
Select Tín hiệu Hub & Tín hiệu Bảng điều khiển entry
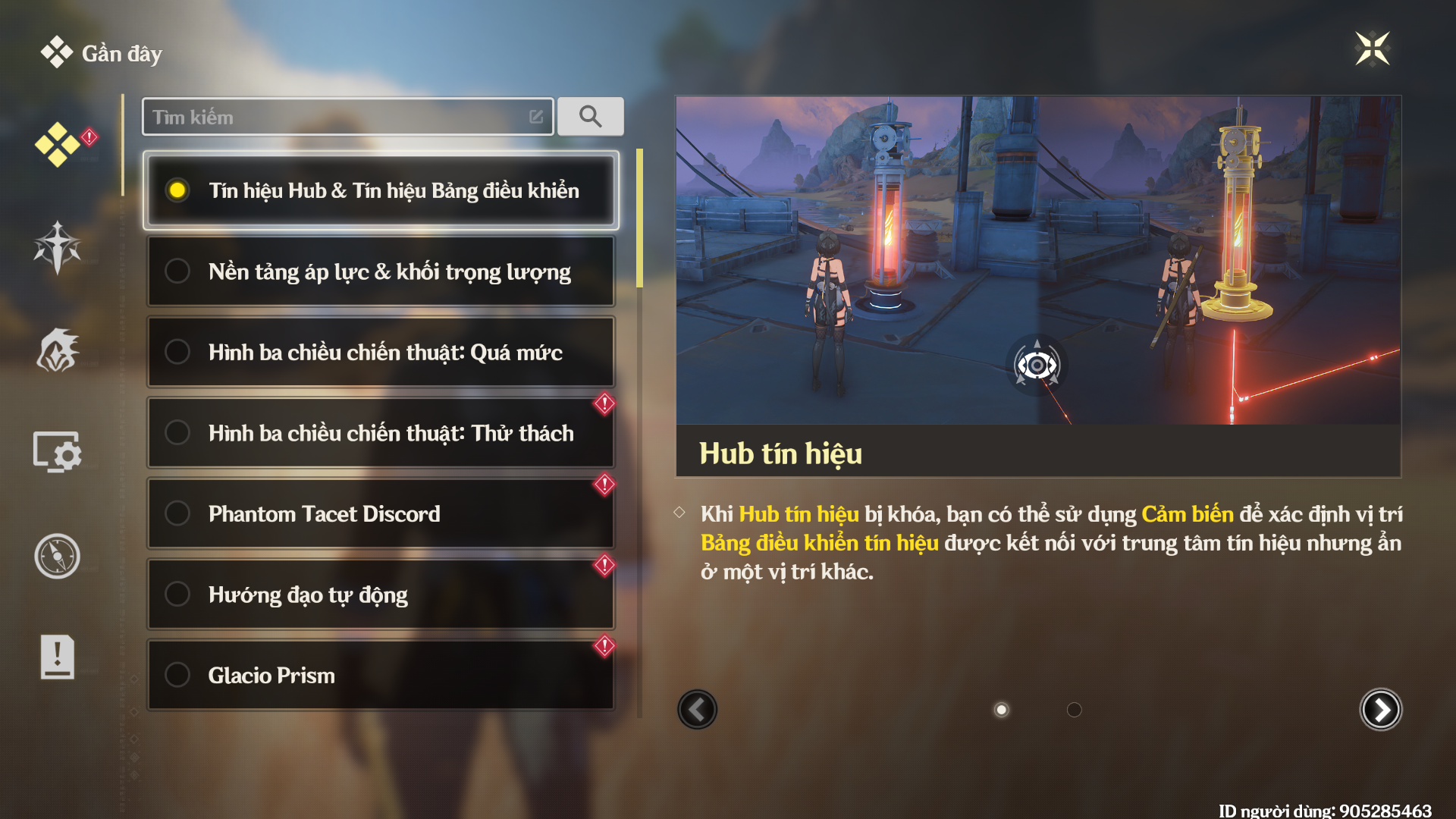(x=381, y=190)
